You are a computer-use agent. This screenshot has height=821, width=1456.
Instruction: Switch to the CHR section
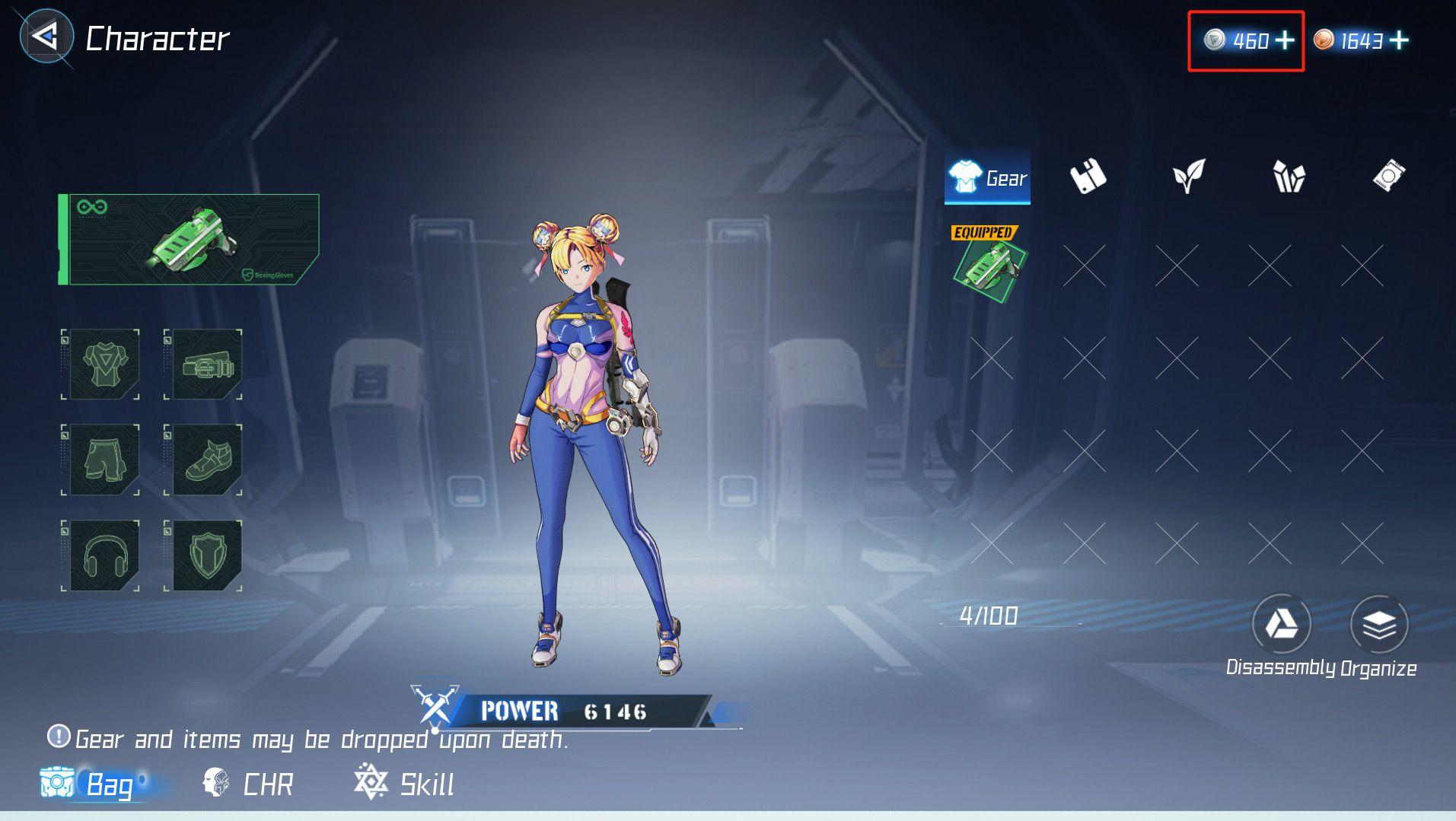click(x=249, y=784)
